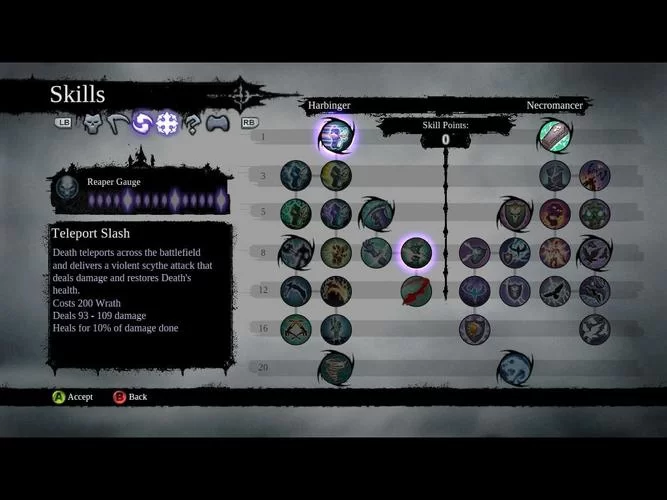This screenshot has height=500, width=667.
Task: Select the red slash skill node
Action: [x=416, y=291]
